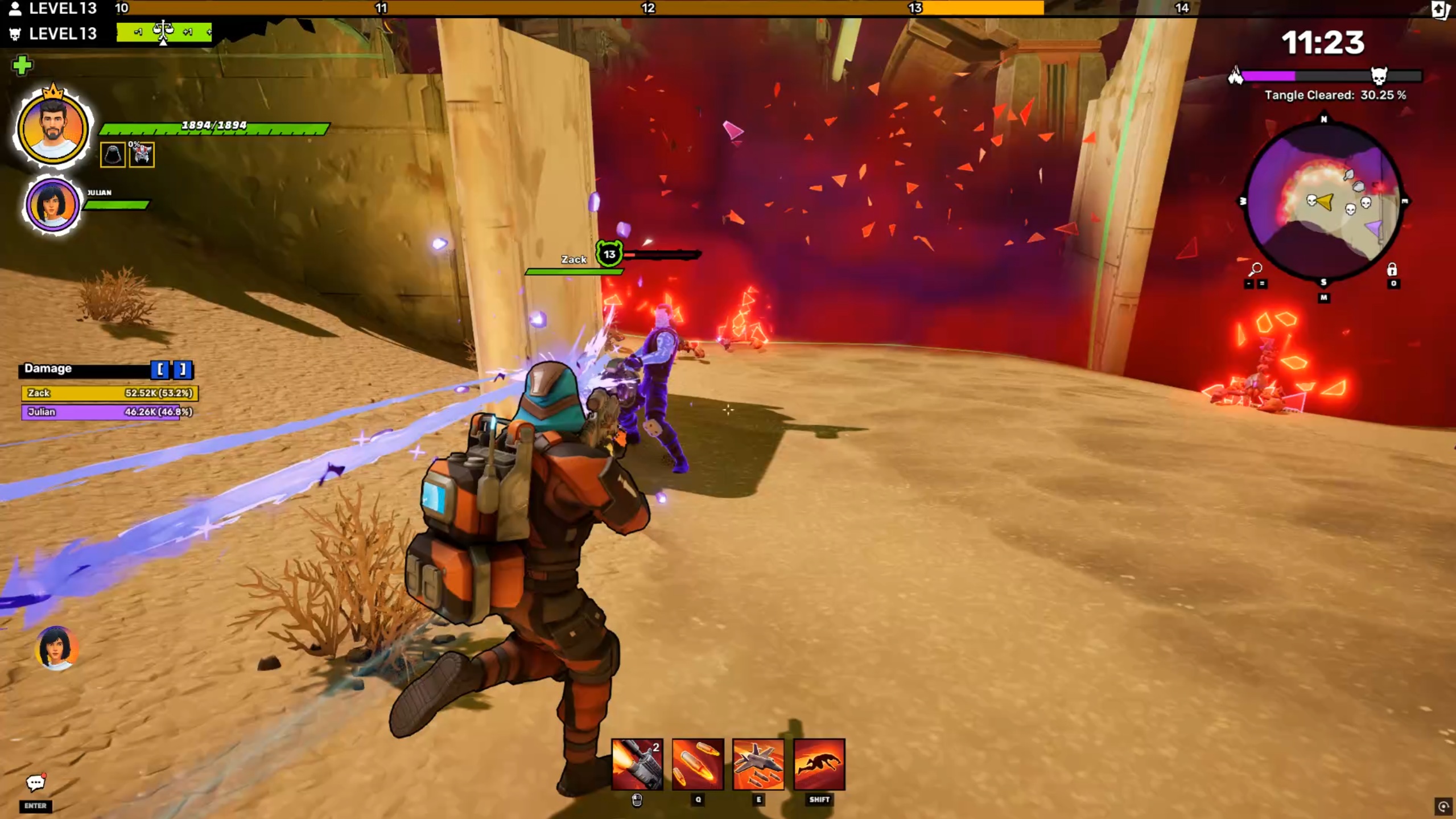The height and width of the screenshot is (819, 1456).
Task: Select Julian's teammate portrait
Action: coord(52,204)
